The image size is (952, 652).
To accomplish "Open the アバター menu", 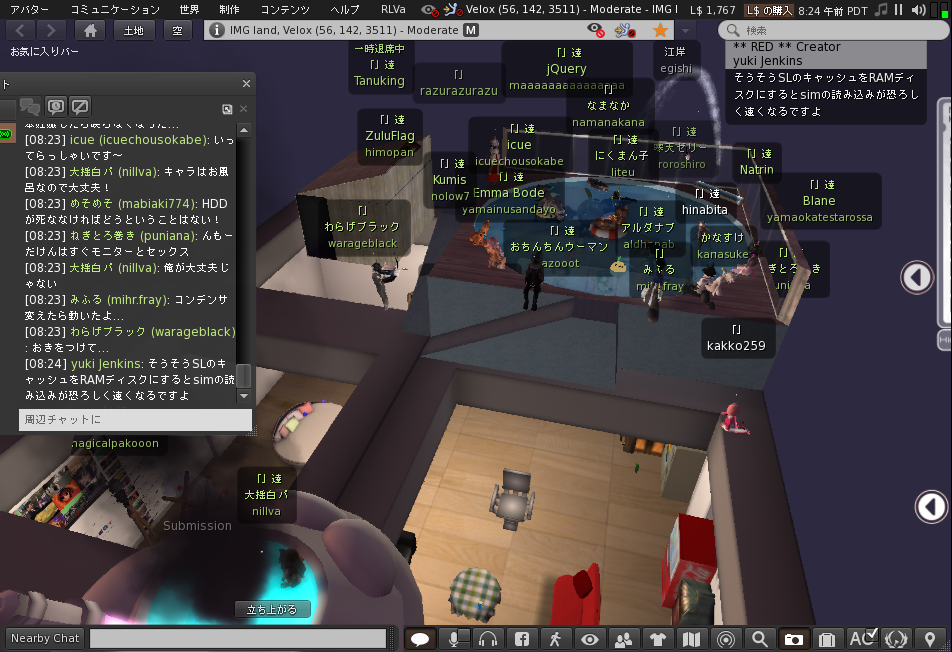I will click(29, 9).
